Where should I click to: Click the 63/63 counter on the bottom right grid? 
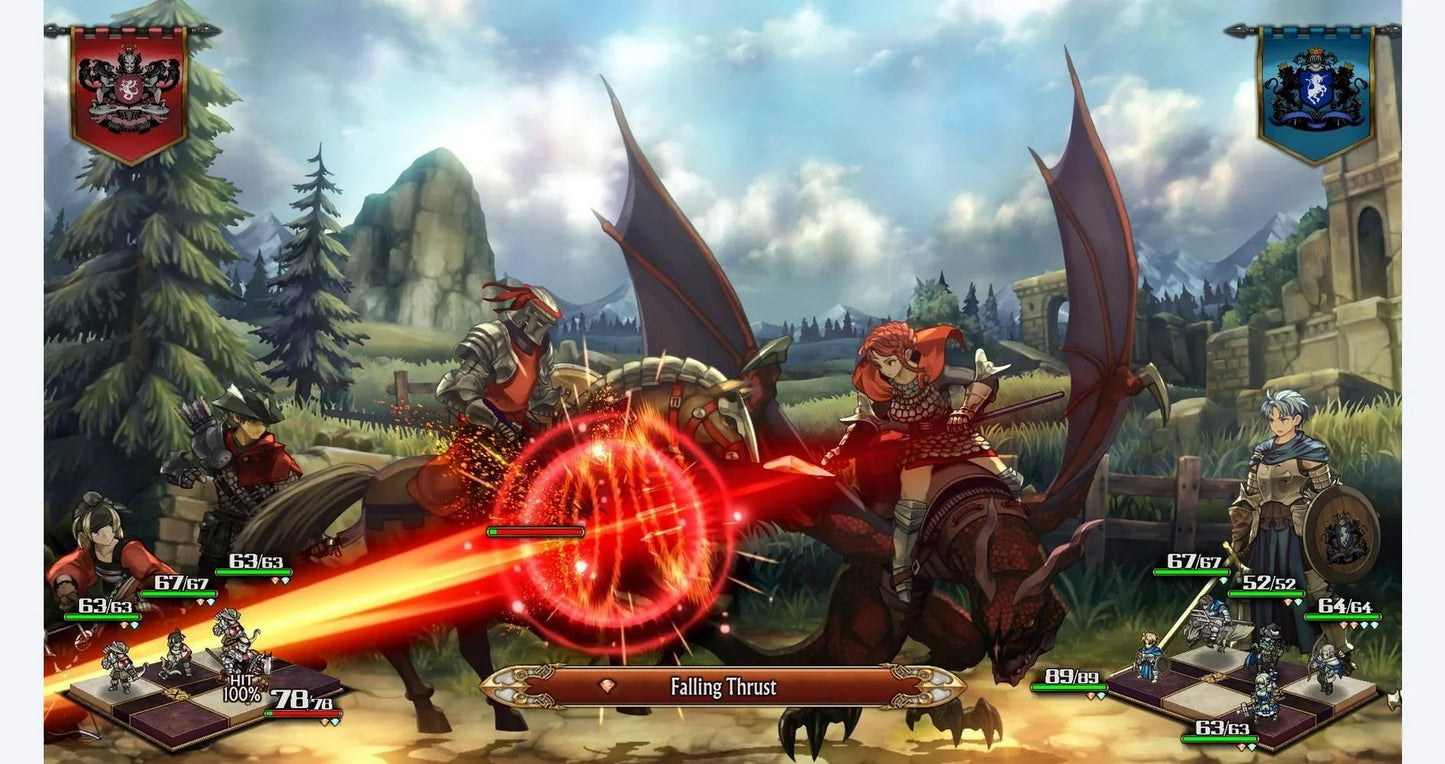point(1221,728)
